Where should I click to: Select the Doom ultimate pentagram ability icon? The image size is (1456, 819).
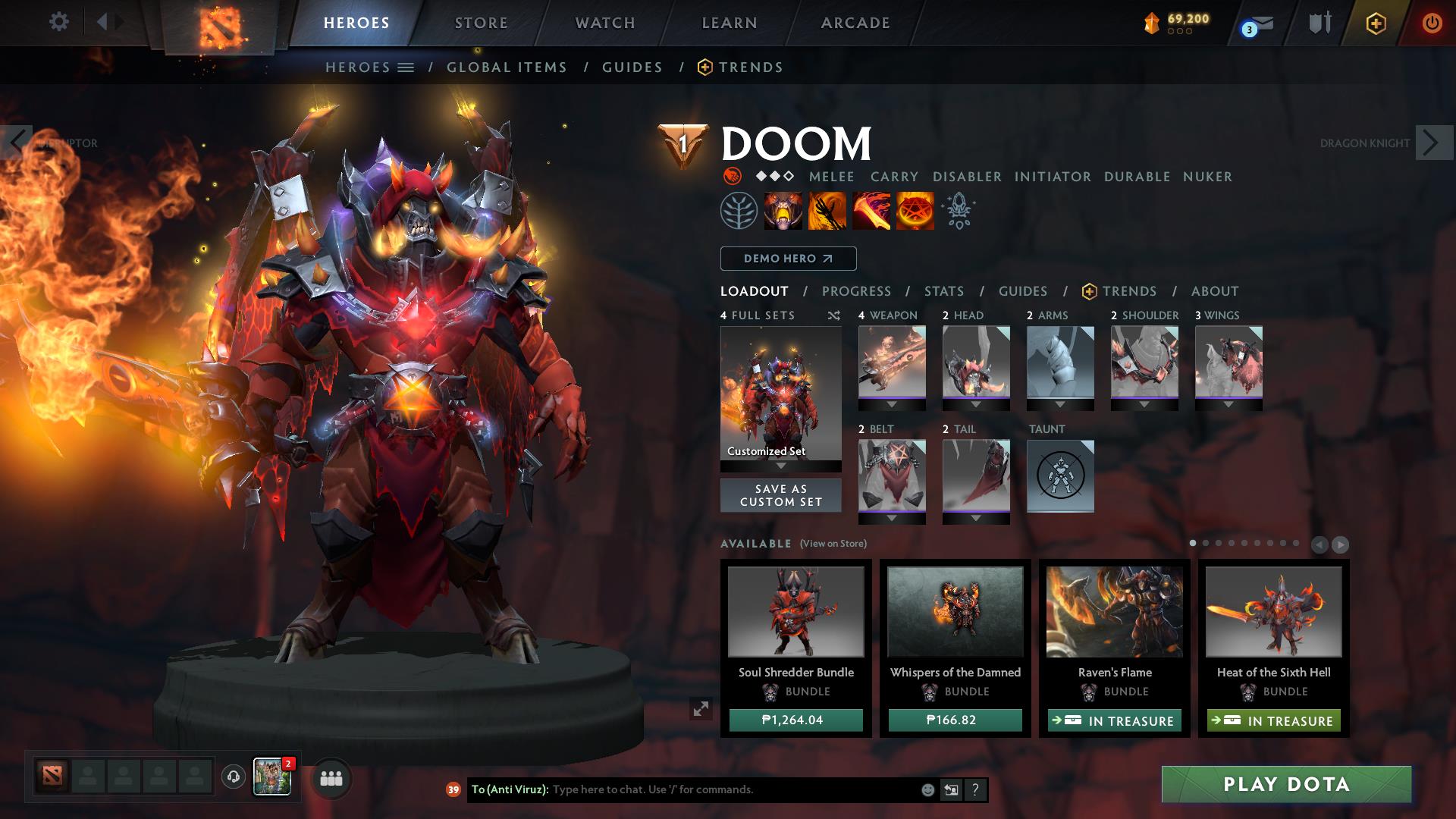tap(915, 212)
